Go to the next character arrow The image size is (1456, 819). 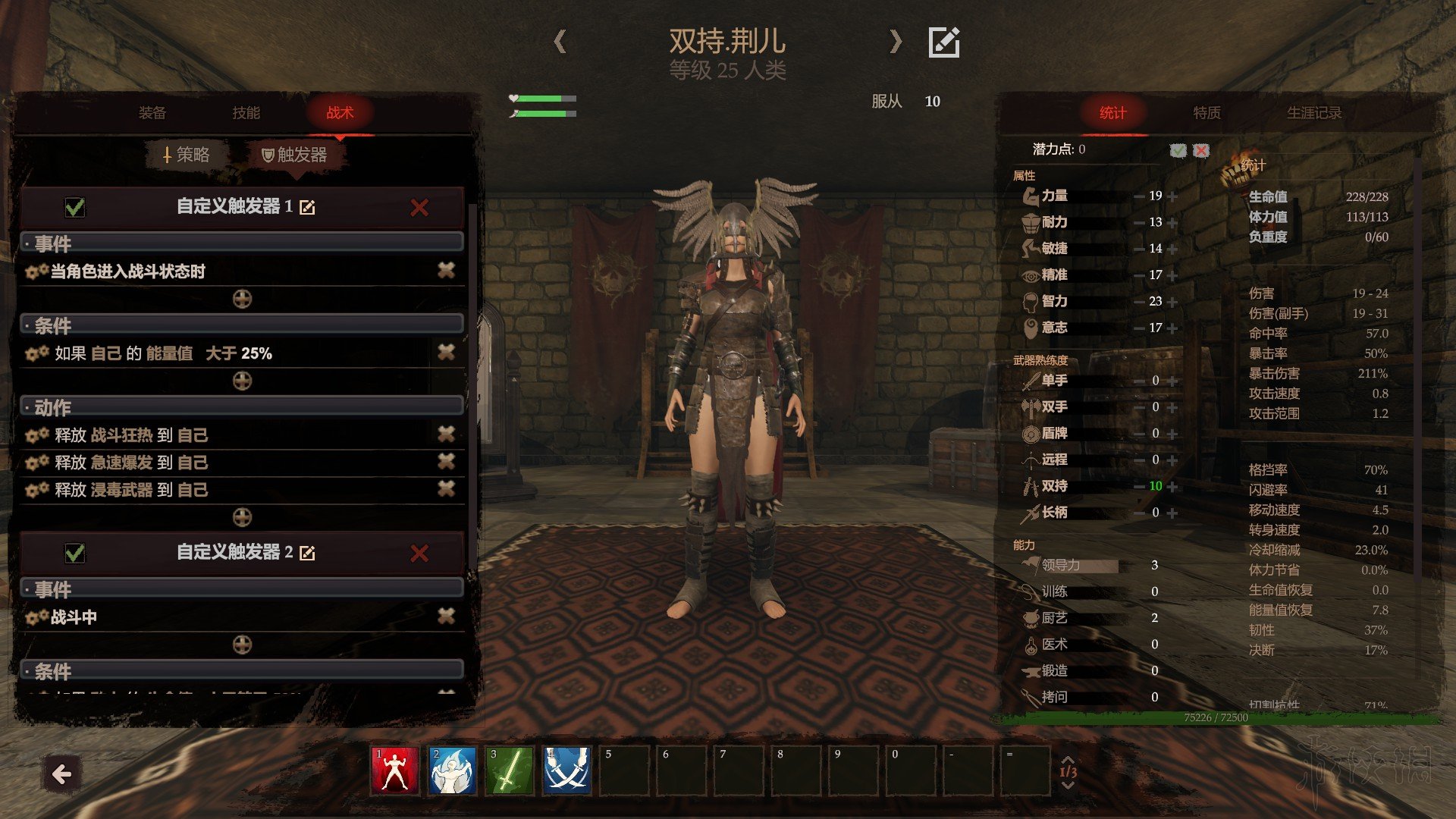896,41
